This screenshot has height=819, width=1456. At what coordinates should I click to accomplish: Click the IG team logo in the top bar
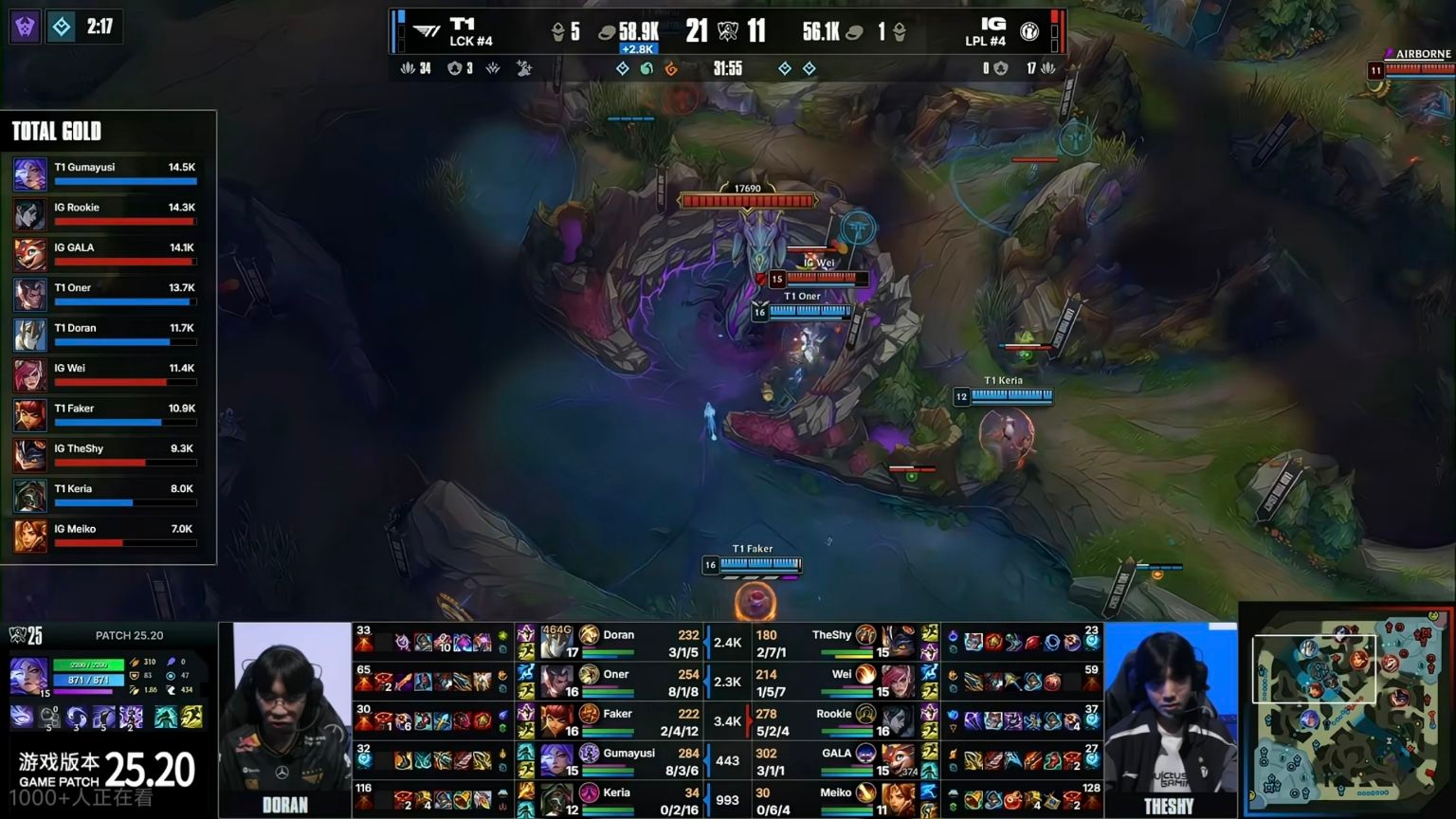click(1028, 31)
